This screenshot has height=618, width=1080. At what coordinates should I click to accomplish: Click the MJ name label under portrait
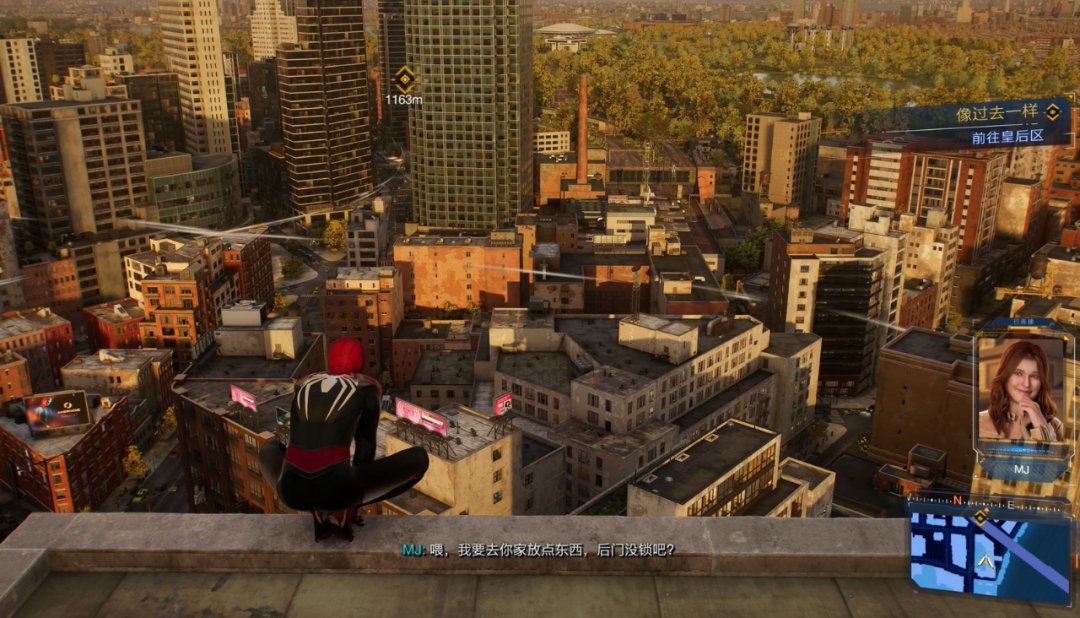[x=1019, y=466]
